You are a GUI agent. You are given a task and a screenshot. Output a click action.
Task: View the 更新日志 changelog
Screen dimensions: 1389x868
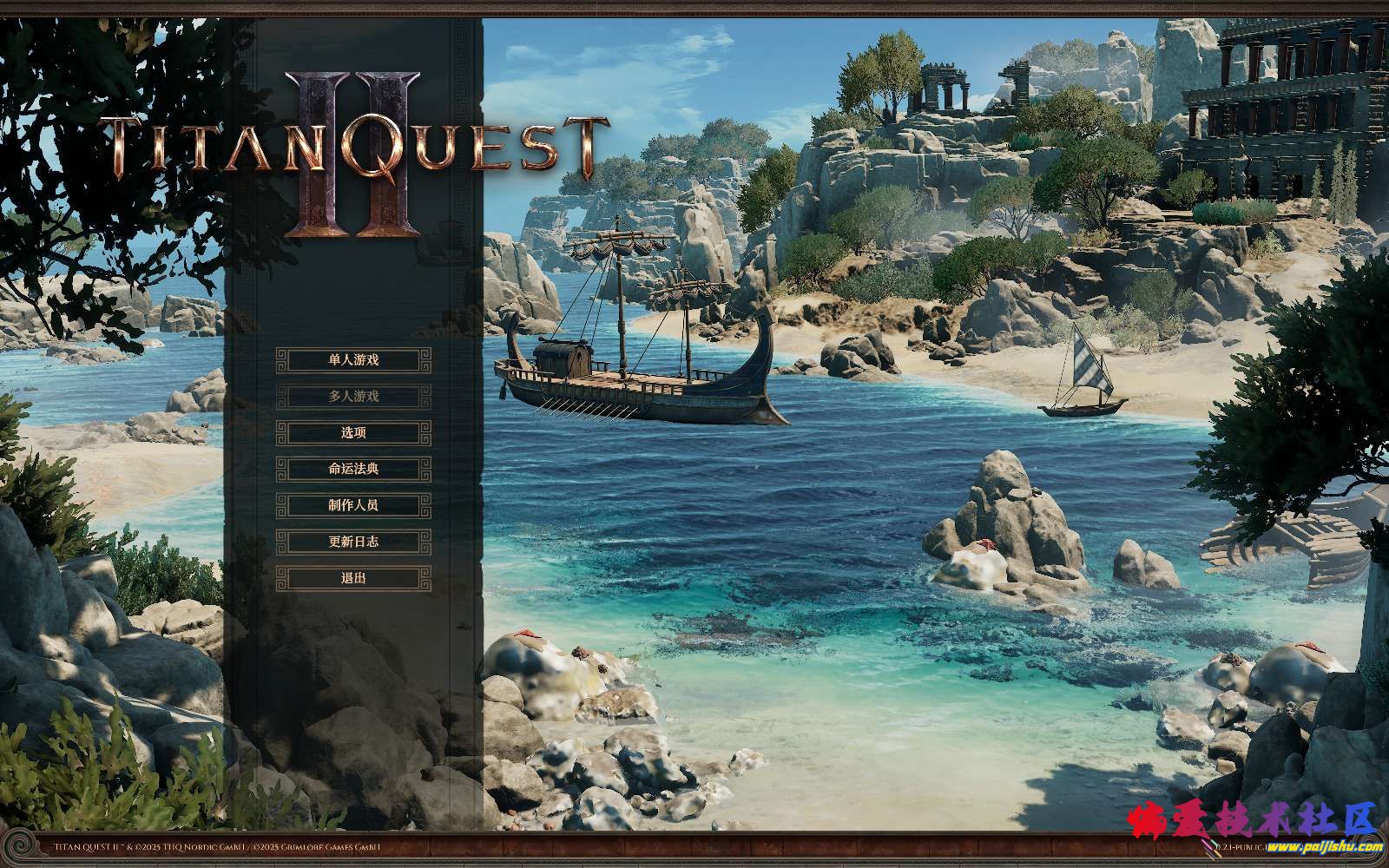point(353,542)
